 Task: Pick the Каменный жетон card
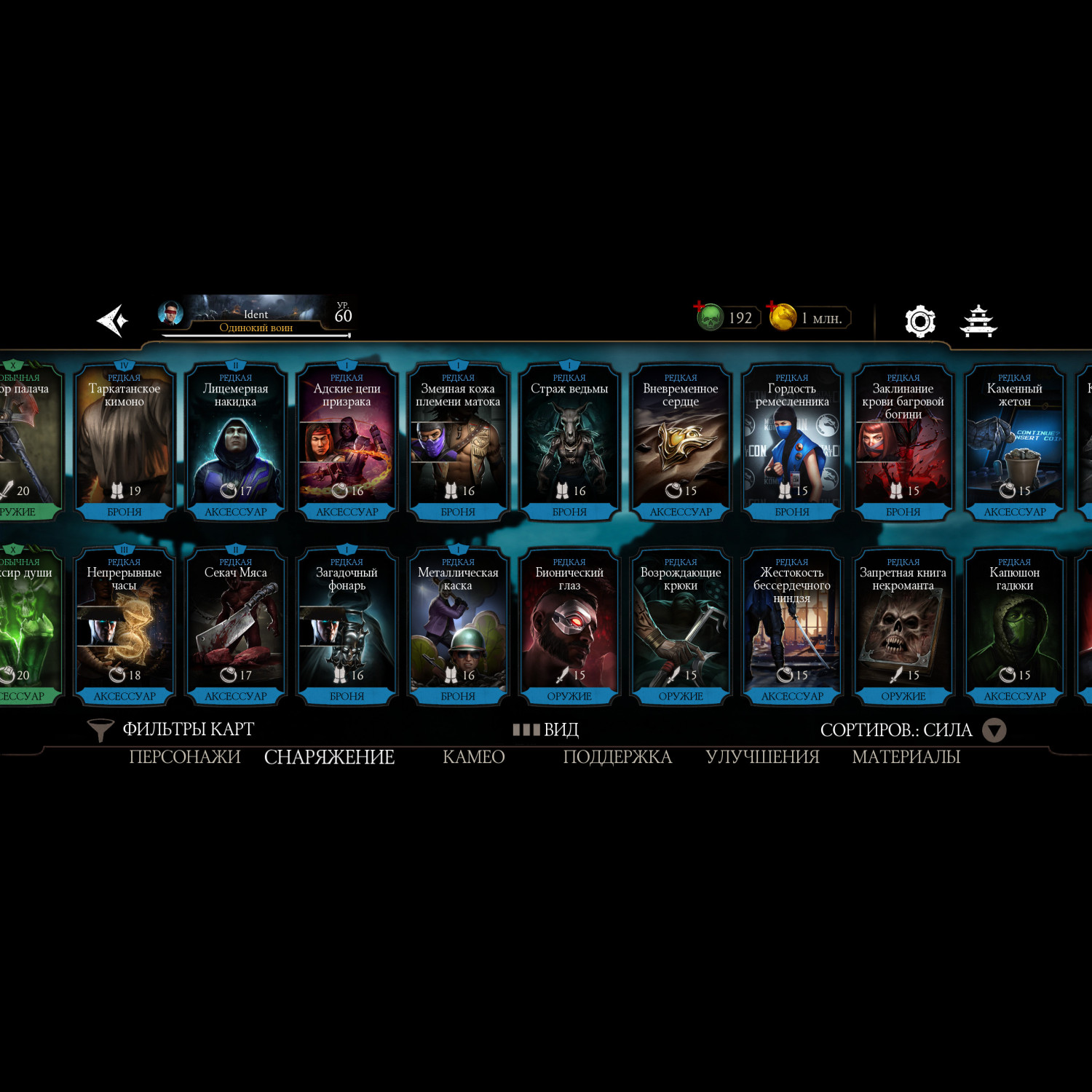tap(1014, 442)
